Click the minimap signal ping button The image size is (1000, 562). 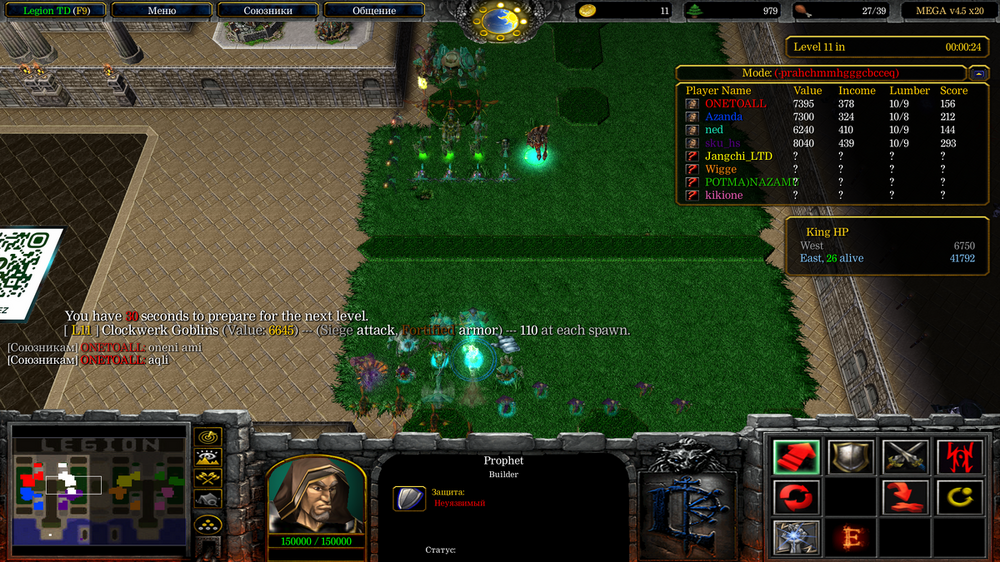tap(208, 437)
